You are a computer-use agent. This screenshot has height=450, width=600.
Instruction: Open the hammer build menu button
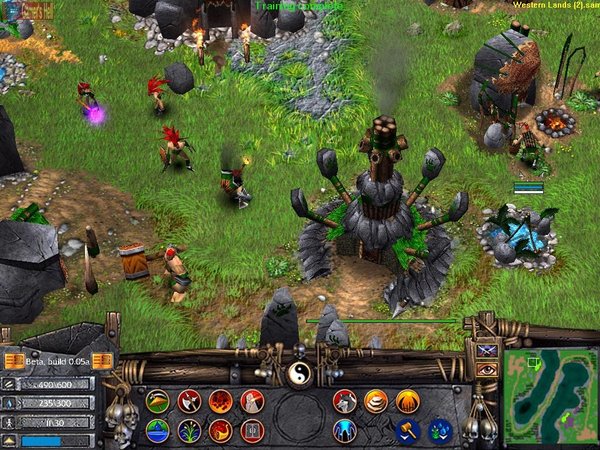407,430
